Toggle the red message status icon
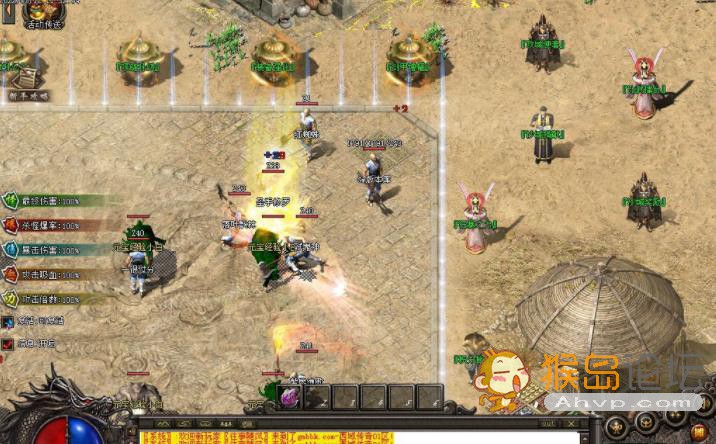716x444 pixels. pyautogui.click(x=8, y=342)
